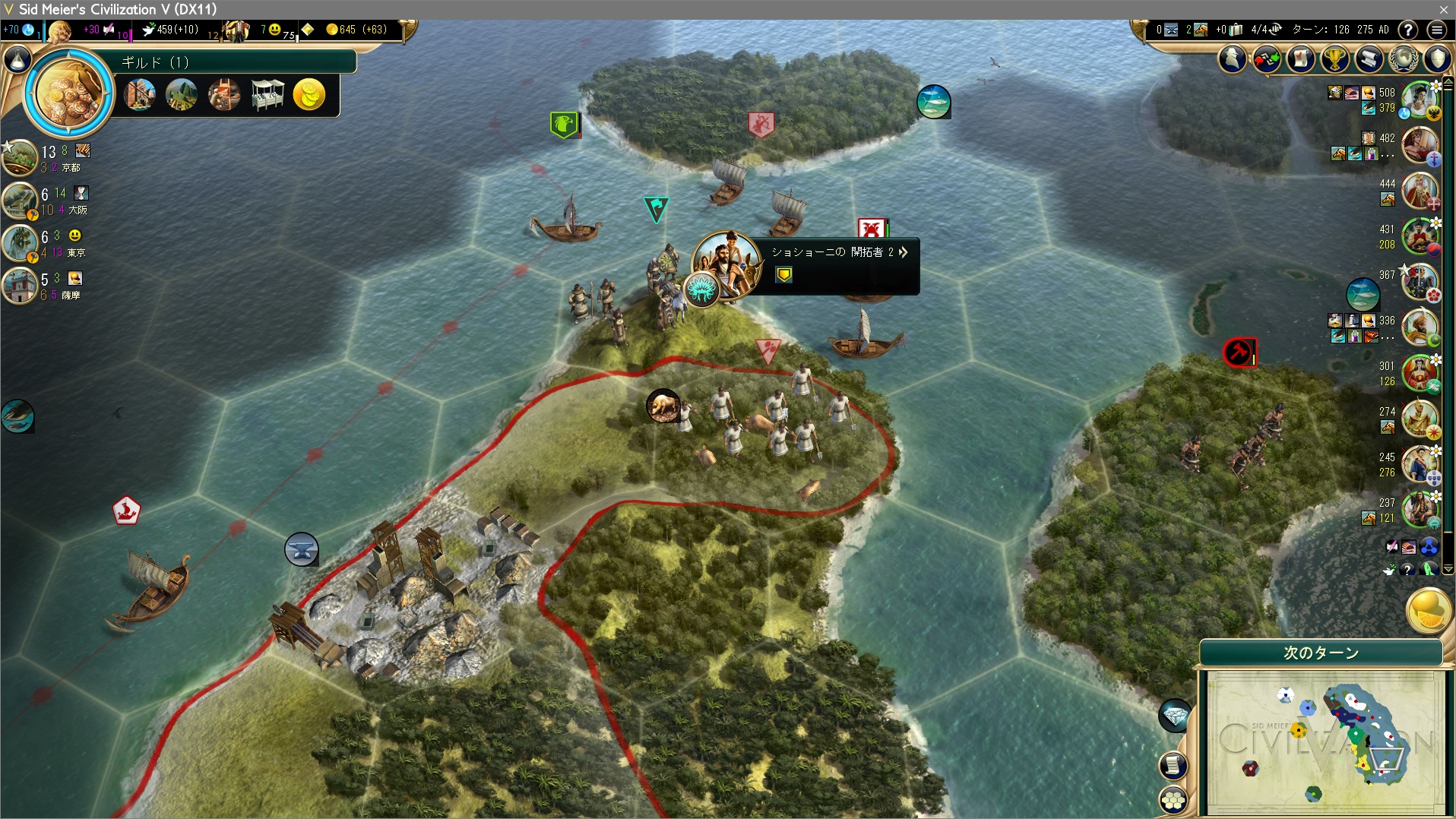Open the main menu hamburger button

click(1436, 30)
